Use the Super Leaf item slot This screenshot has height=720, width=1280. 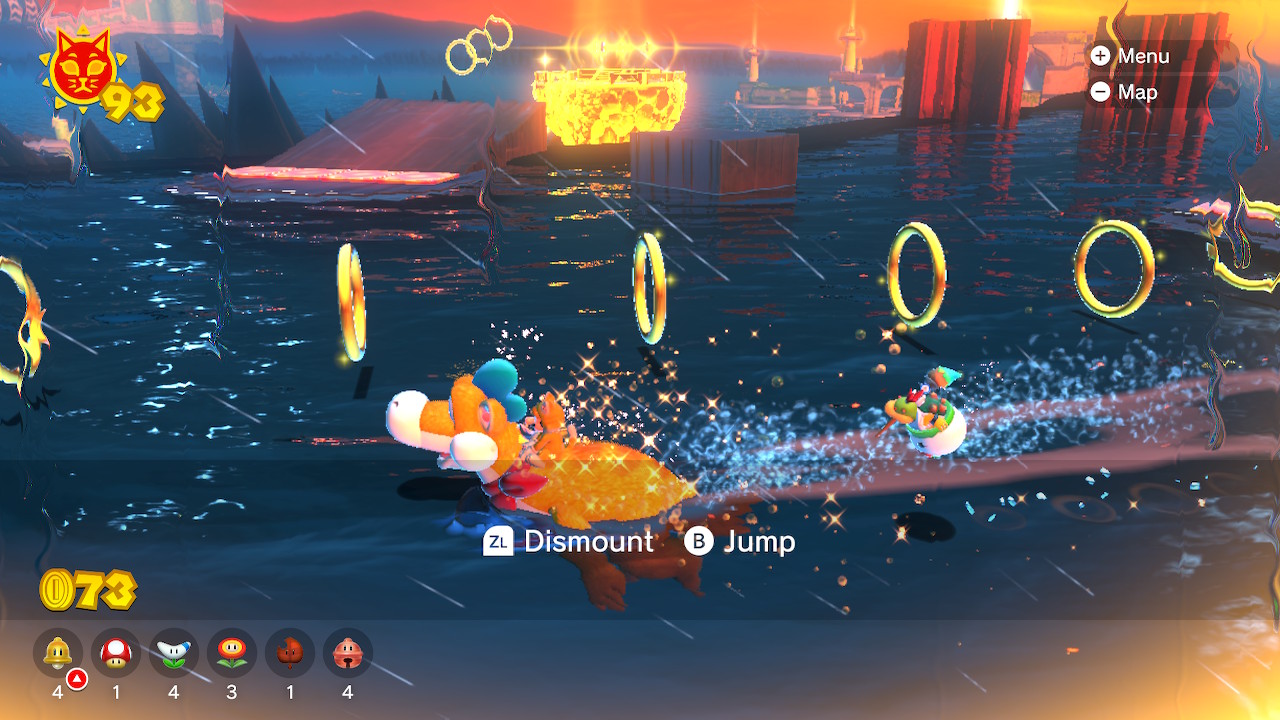click(290, 653)
